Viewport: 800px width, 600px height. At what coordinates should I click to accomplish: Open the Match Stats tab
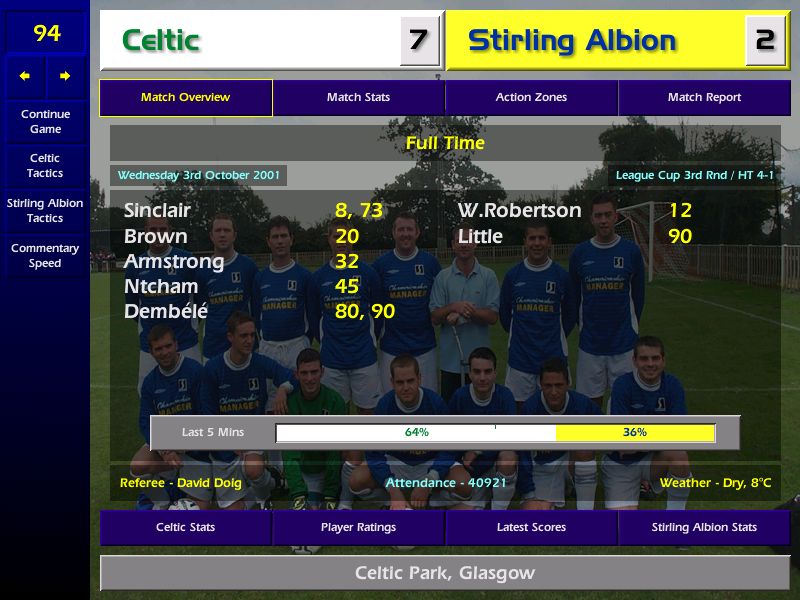click(x=358, y=98)
